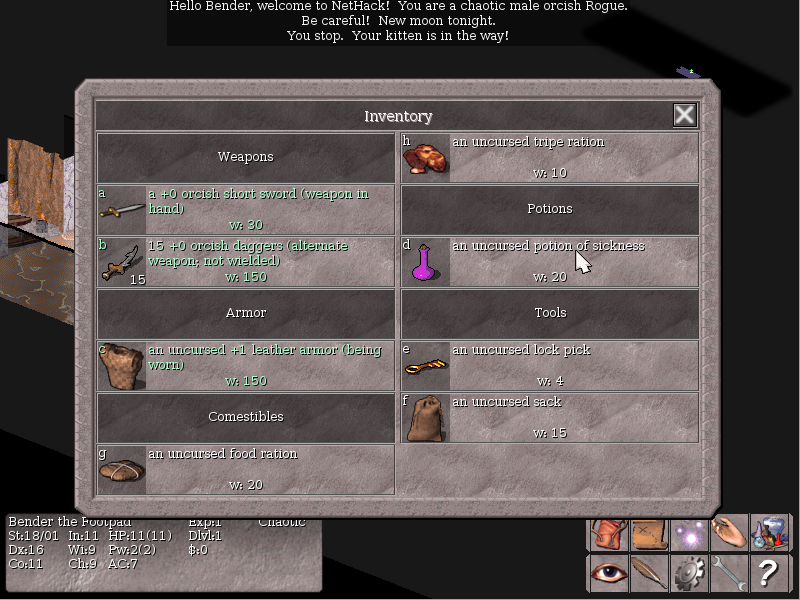The image size is (800, 600).
Task: Select the orcish short sword
Action: coord(246,209)
